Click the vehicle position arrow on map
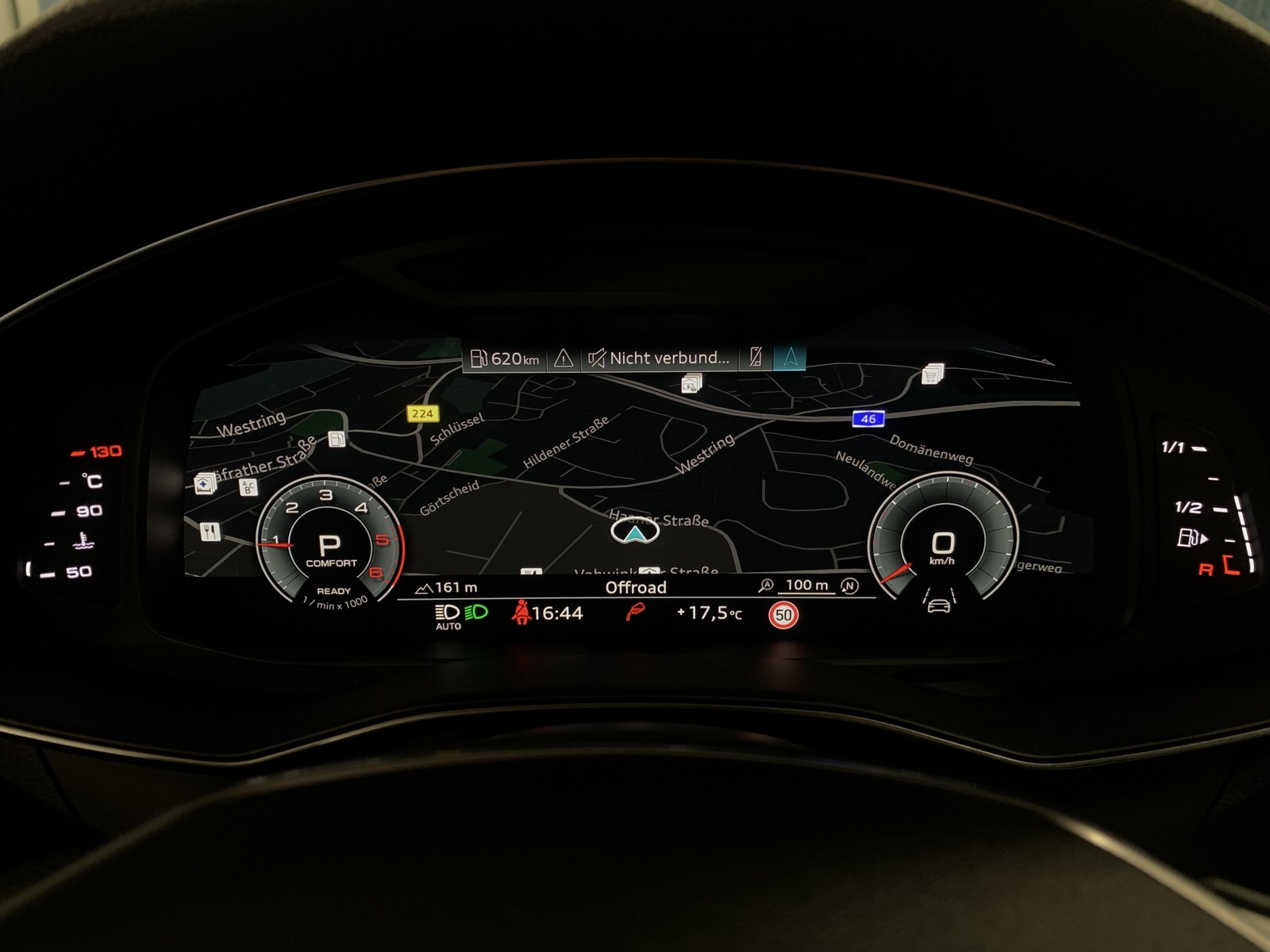The width and height of the screenshot is (1270, 952). 634,532
